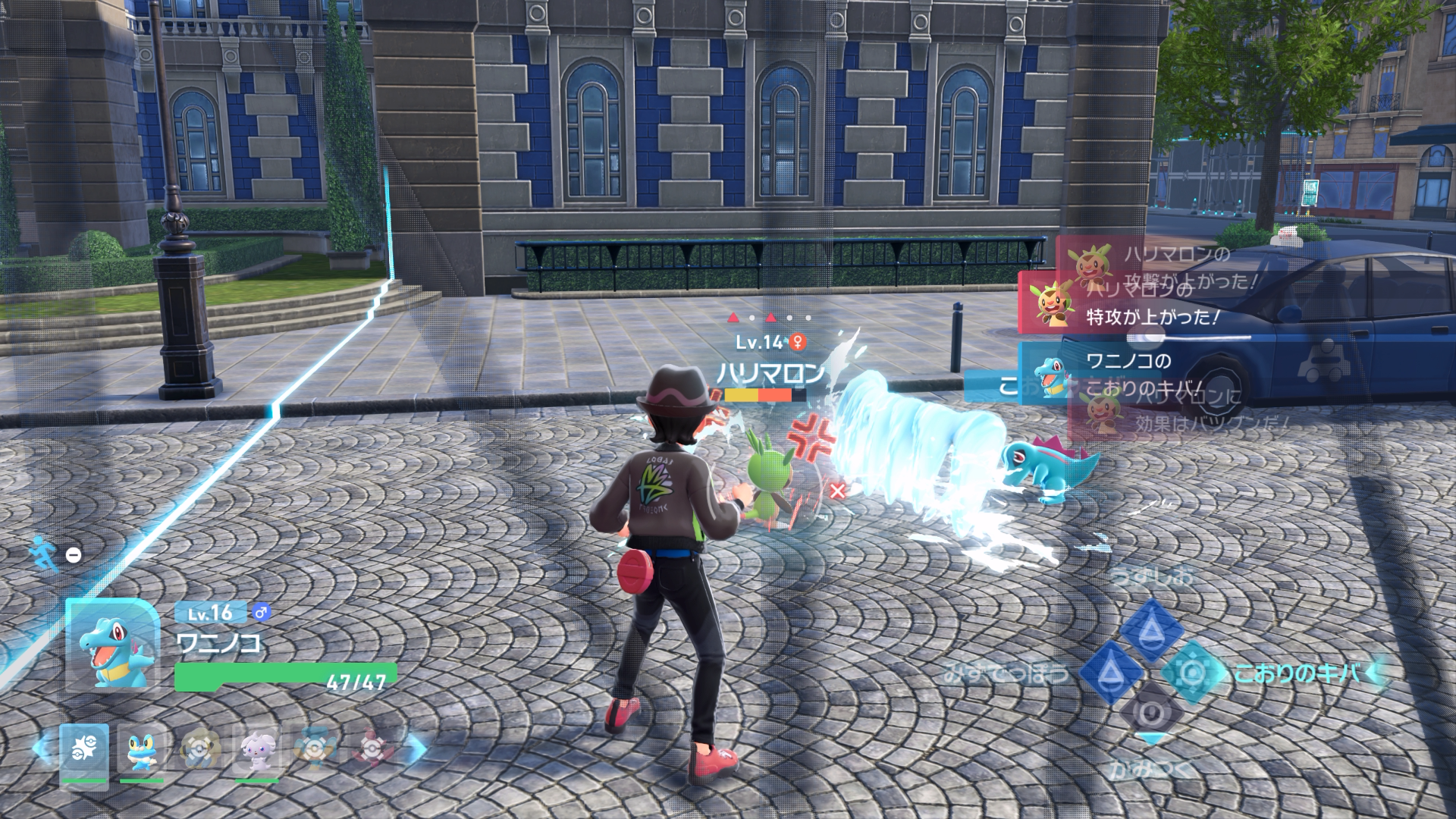Select the dimmed red Pokémon party slot
The image size is (1456, 819).
point(372,748)
